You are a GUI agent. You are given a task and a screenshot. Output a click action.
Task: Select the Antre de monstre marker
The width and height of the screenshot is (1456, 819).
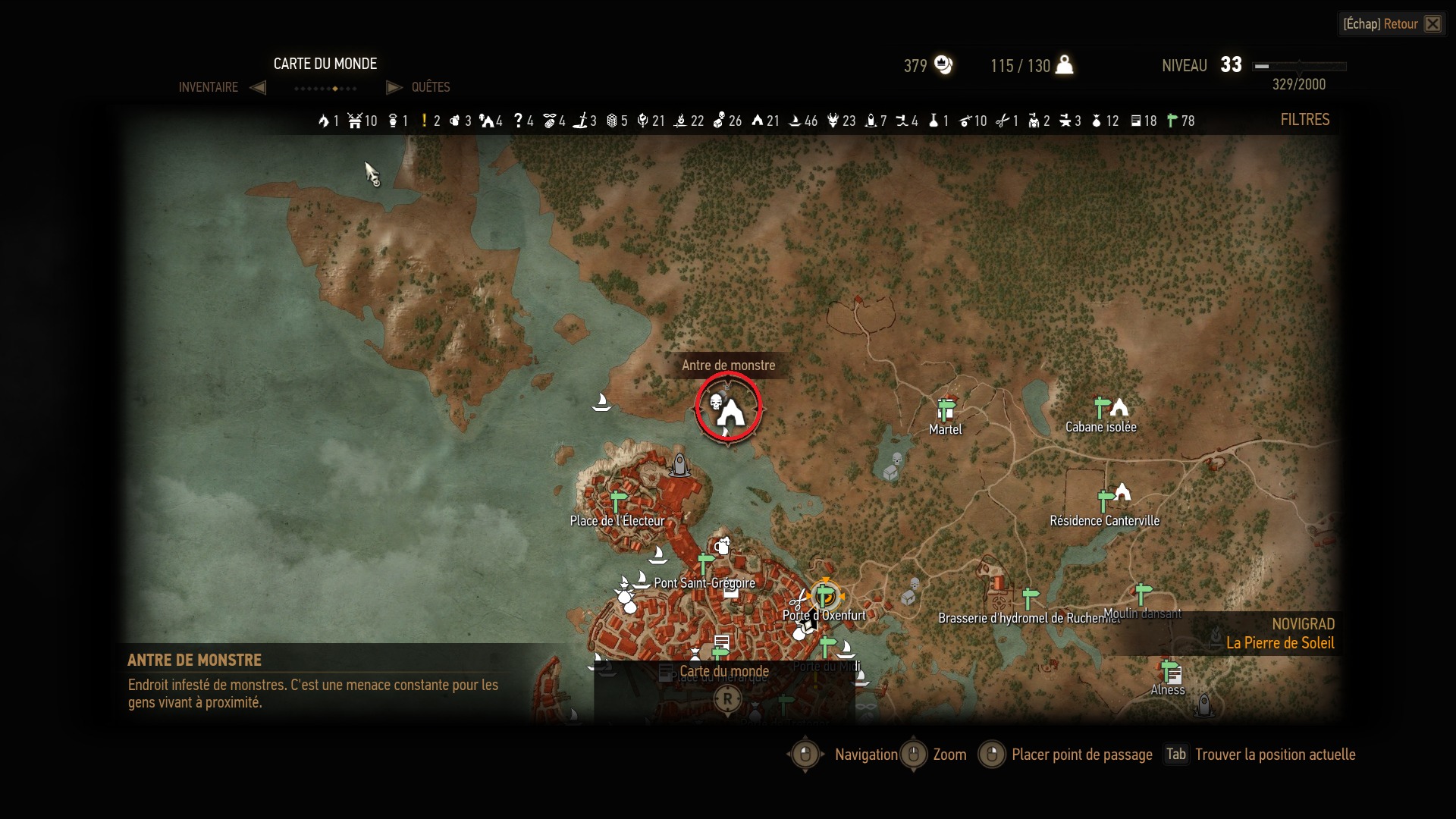pos(728,408)
